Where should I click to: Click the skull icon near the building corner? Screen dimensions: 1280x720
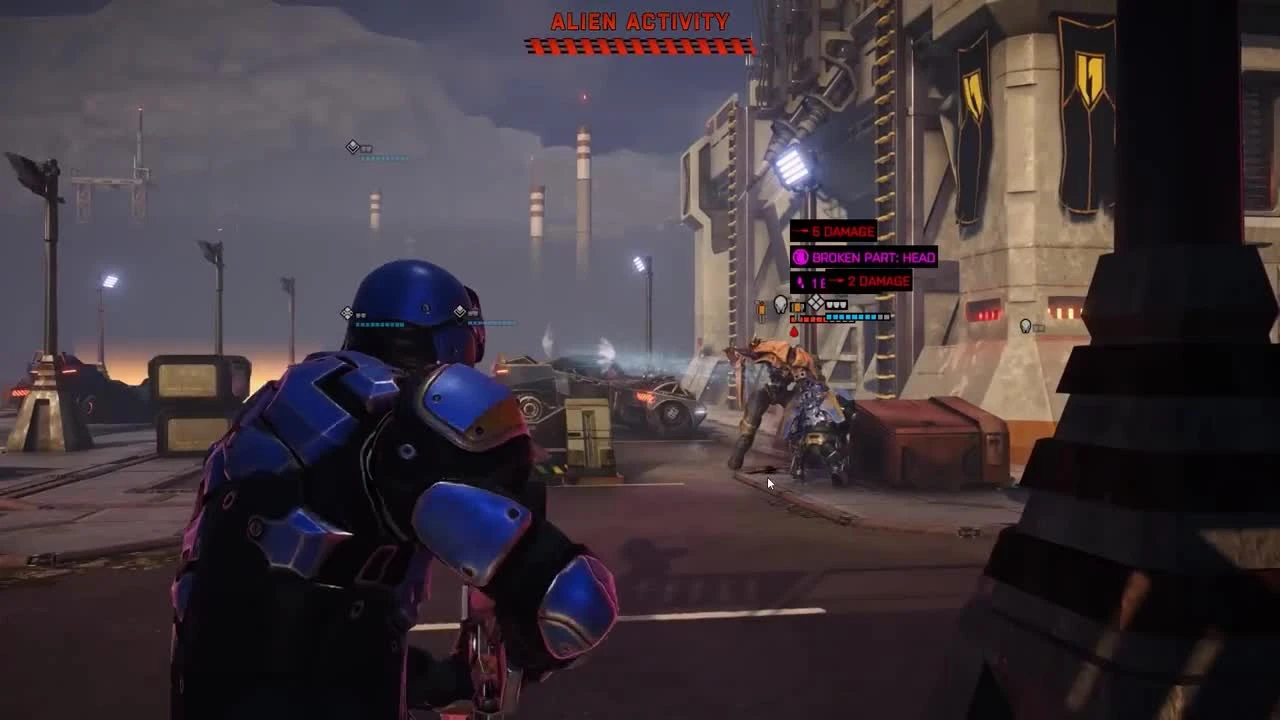[x=1025, y=326]
